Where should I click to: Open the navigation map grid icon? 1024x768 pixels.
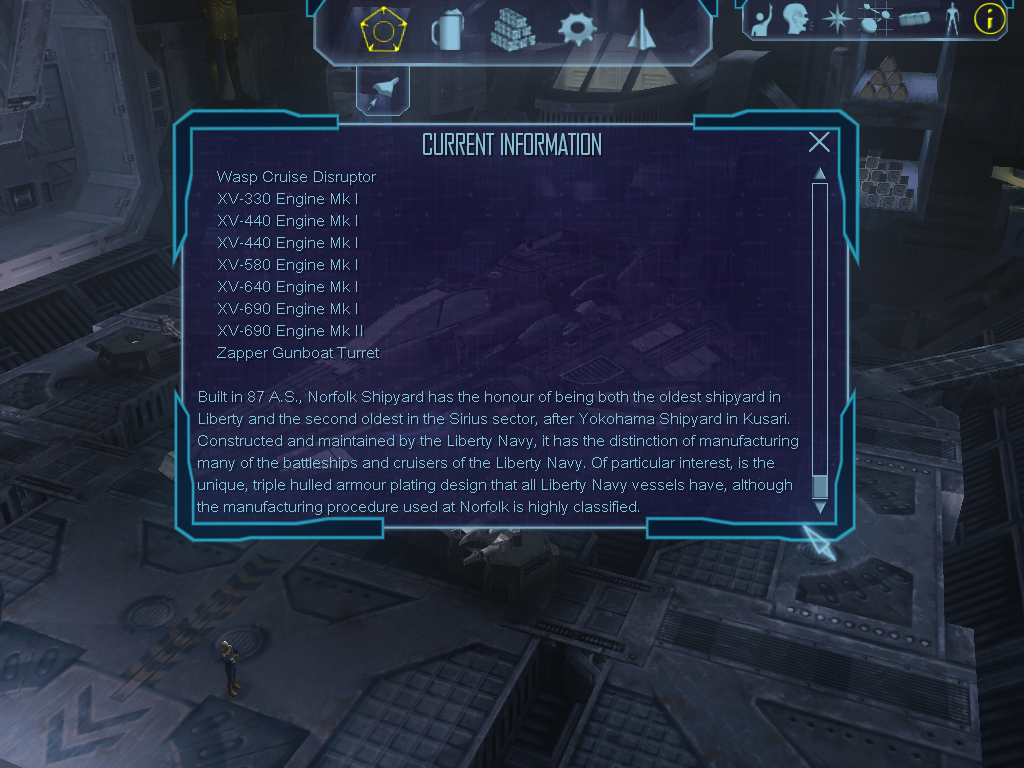click(x=876, y=18)
